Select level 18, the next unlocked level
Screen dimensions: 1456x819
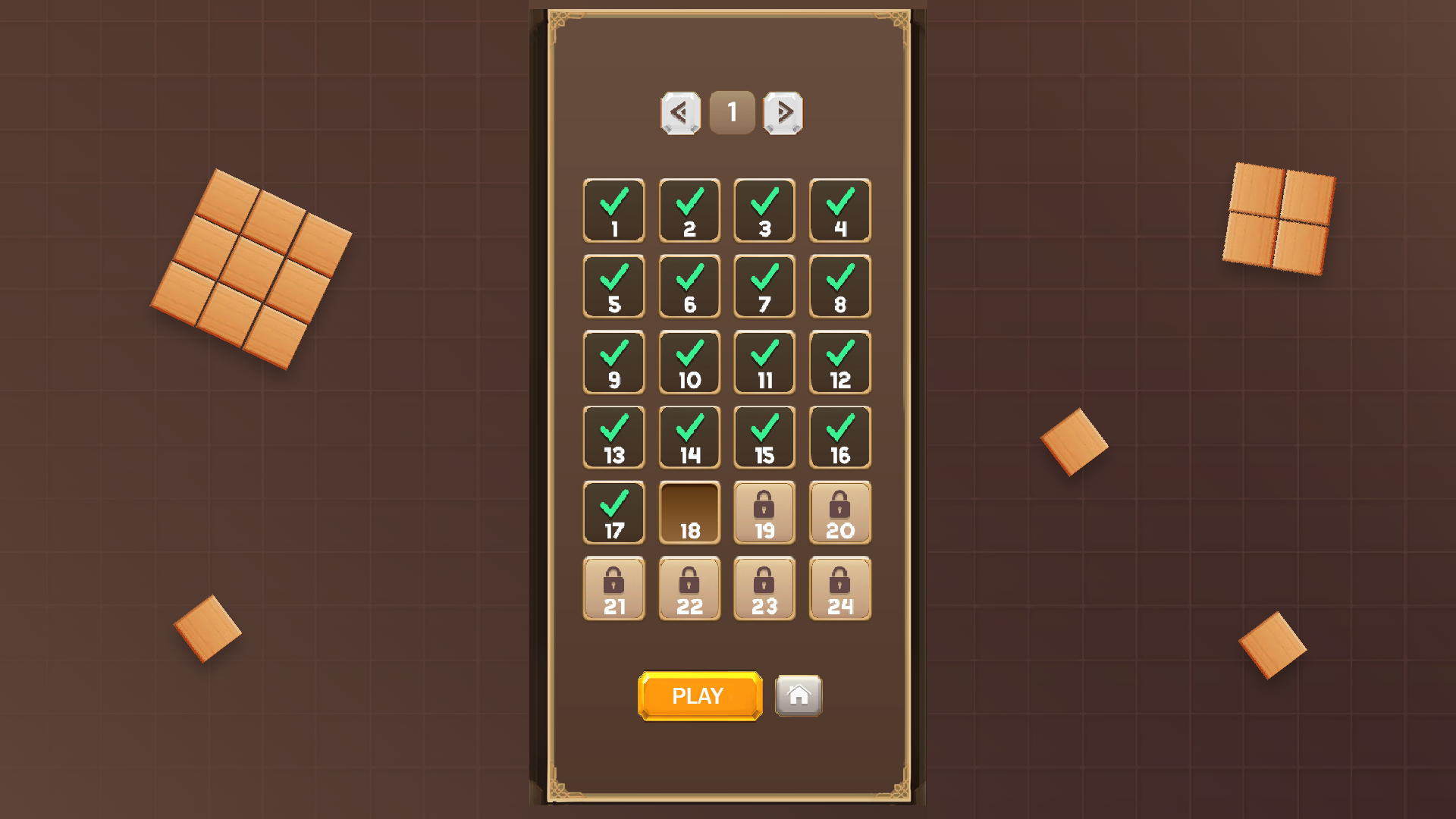point(689,513)
